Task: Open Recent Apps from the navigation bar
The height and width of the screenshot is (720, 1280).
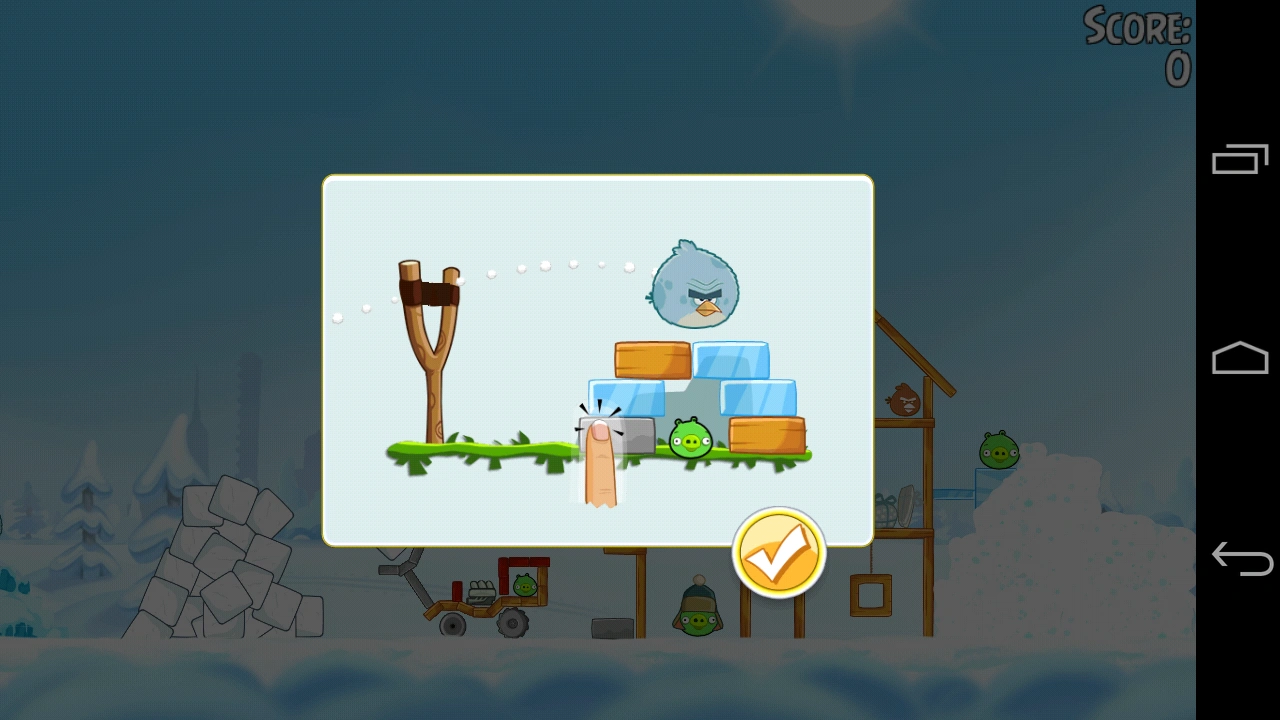Action: tap(1240, 158)
